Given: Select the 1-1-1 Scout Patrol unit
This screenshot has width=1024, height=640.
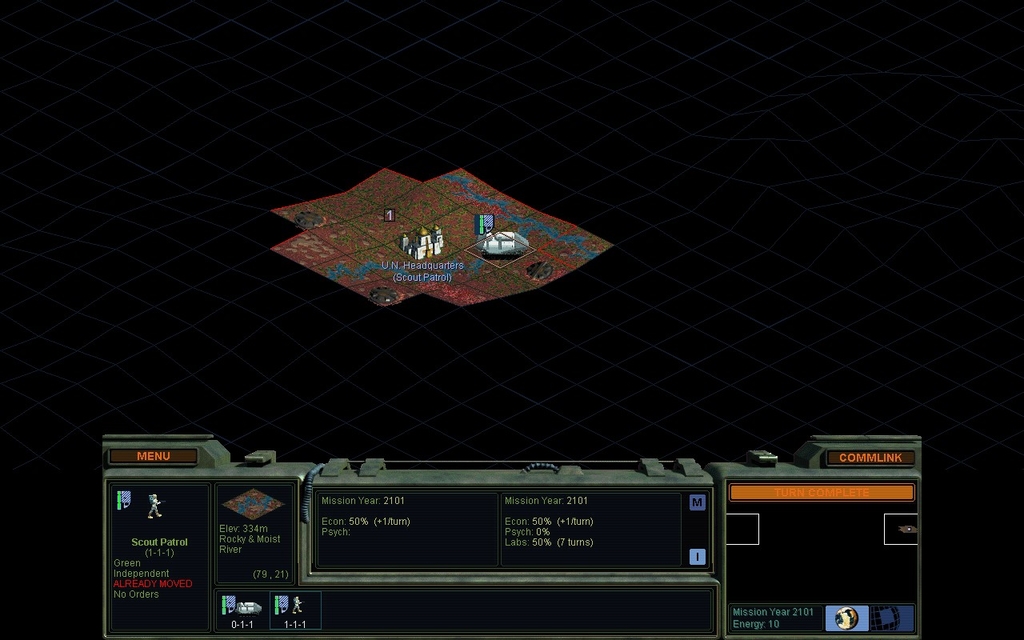Looking at the screenshot, I should click(295, 609).
